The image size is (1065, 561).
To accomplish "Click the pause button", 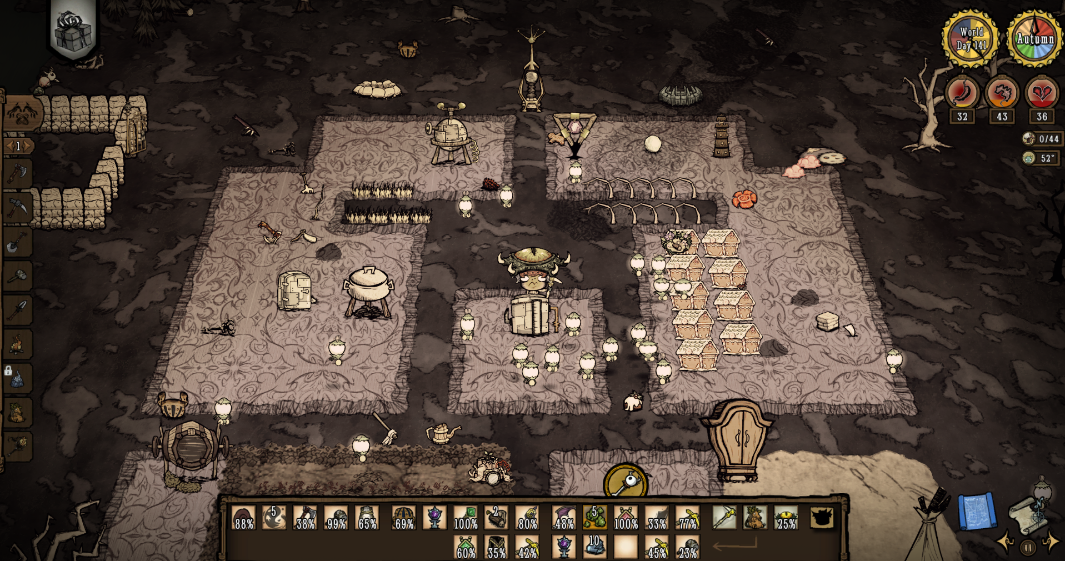I will (1028, 547).
